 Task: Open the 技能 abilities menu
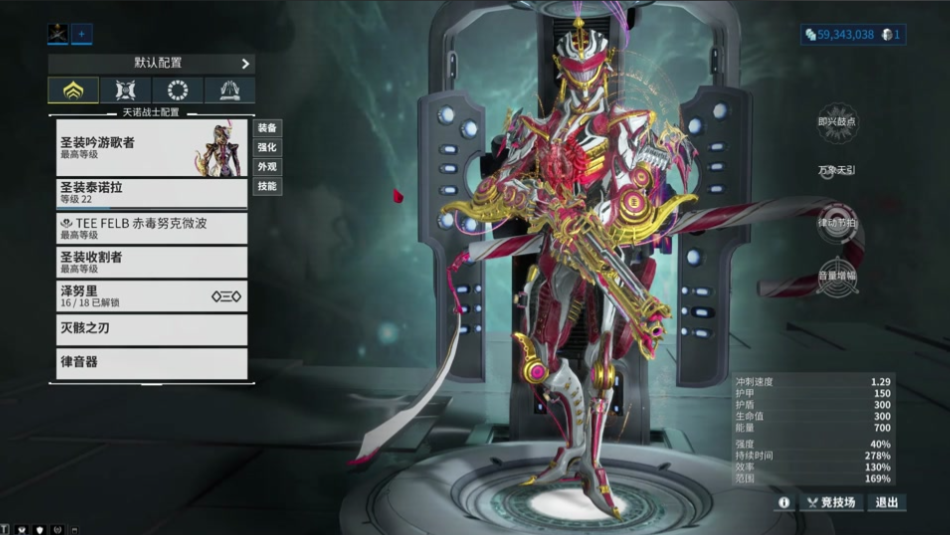267,186
